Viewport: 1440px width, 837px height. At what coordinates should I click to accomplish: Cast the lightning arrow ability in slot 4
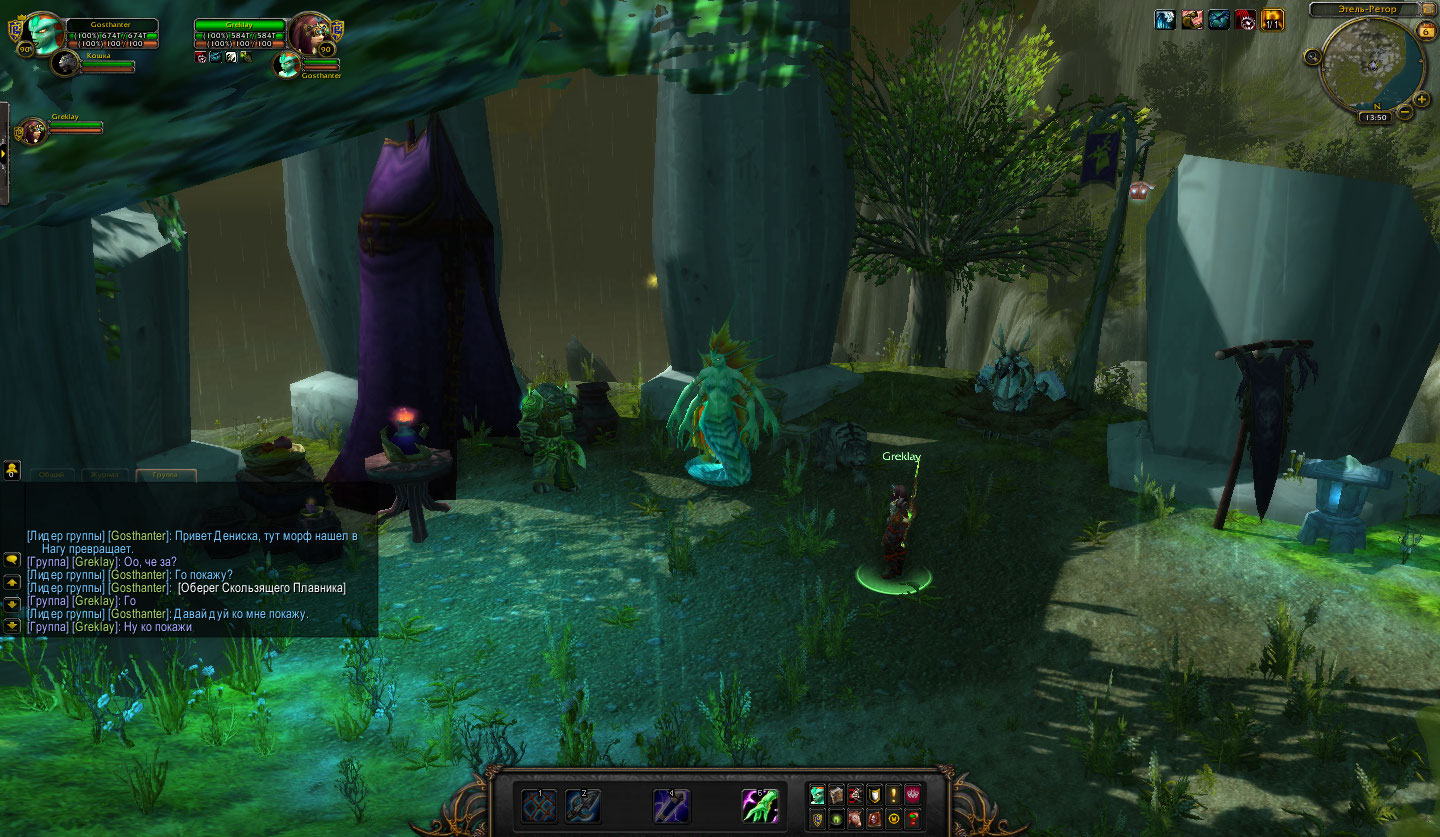pos(670,805)
